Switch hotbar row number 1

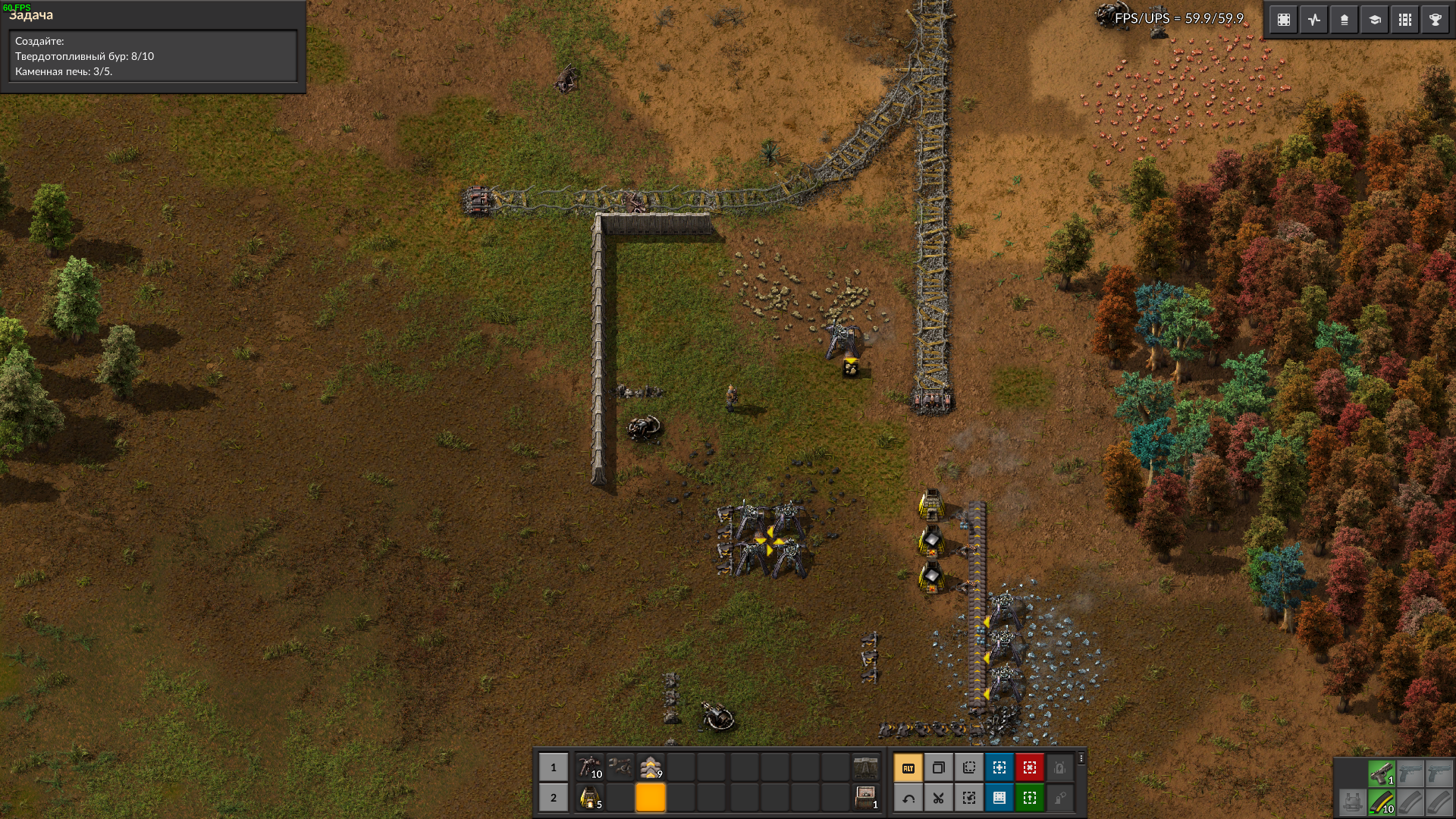click(554, 767)
